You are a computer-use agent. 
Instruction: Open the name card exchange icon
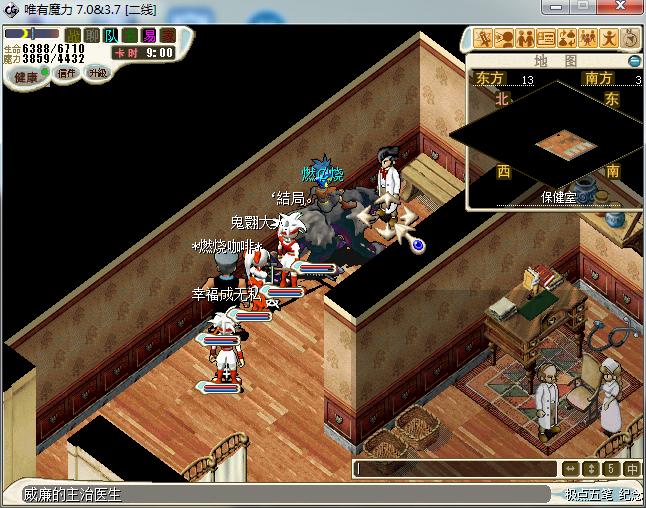tap(546, 39)
